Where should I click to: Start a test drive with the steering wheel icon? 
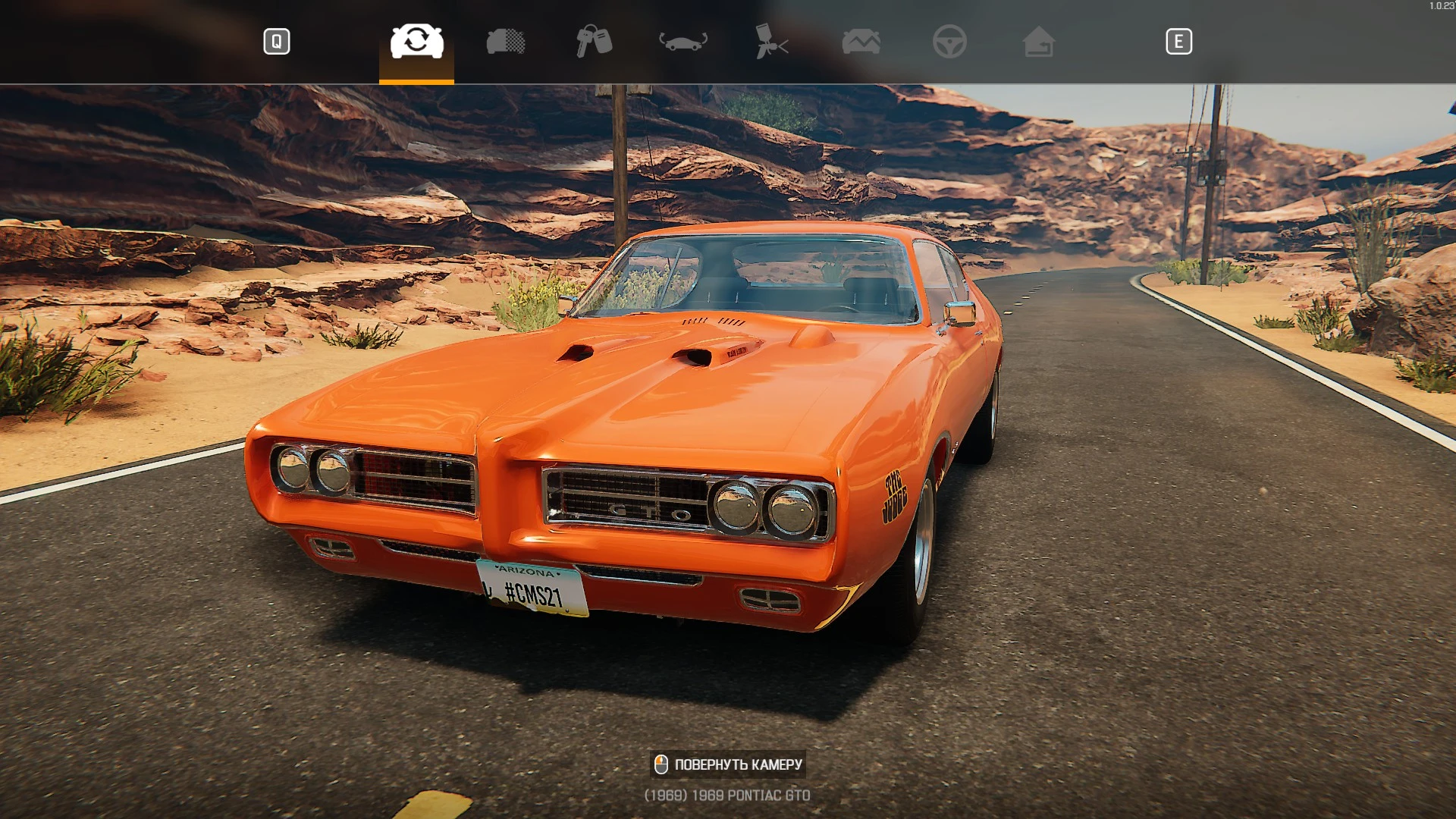952,42
